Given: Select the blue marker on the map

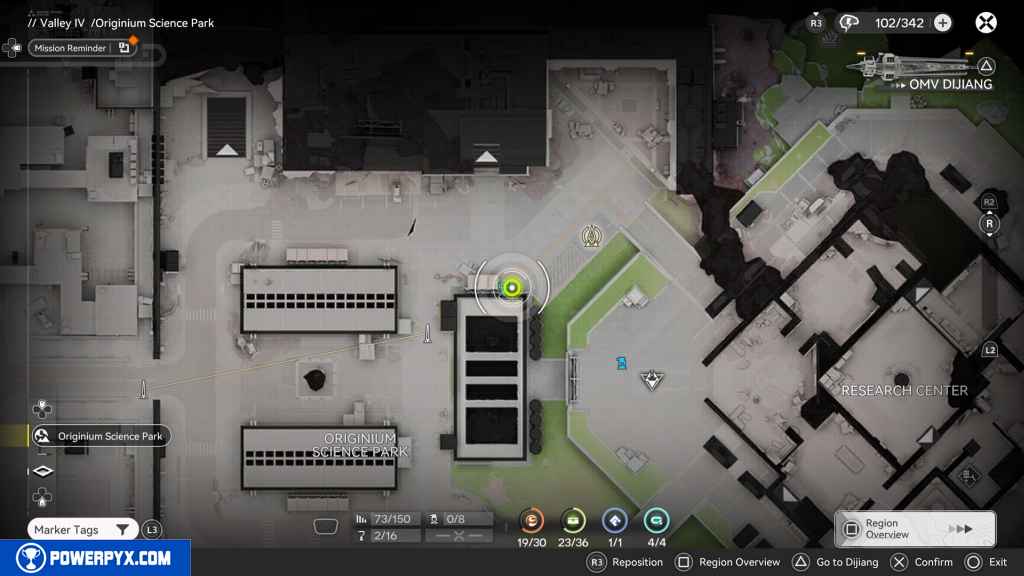Looking at the screenshot, I should coord(622,363).
